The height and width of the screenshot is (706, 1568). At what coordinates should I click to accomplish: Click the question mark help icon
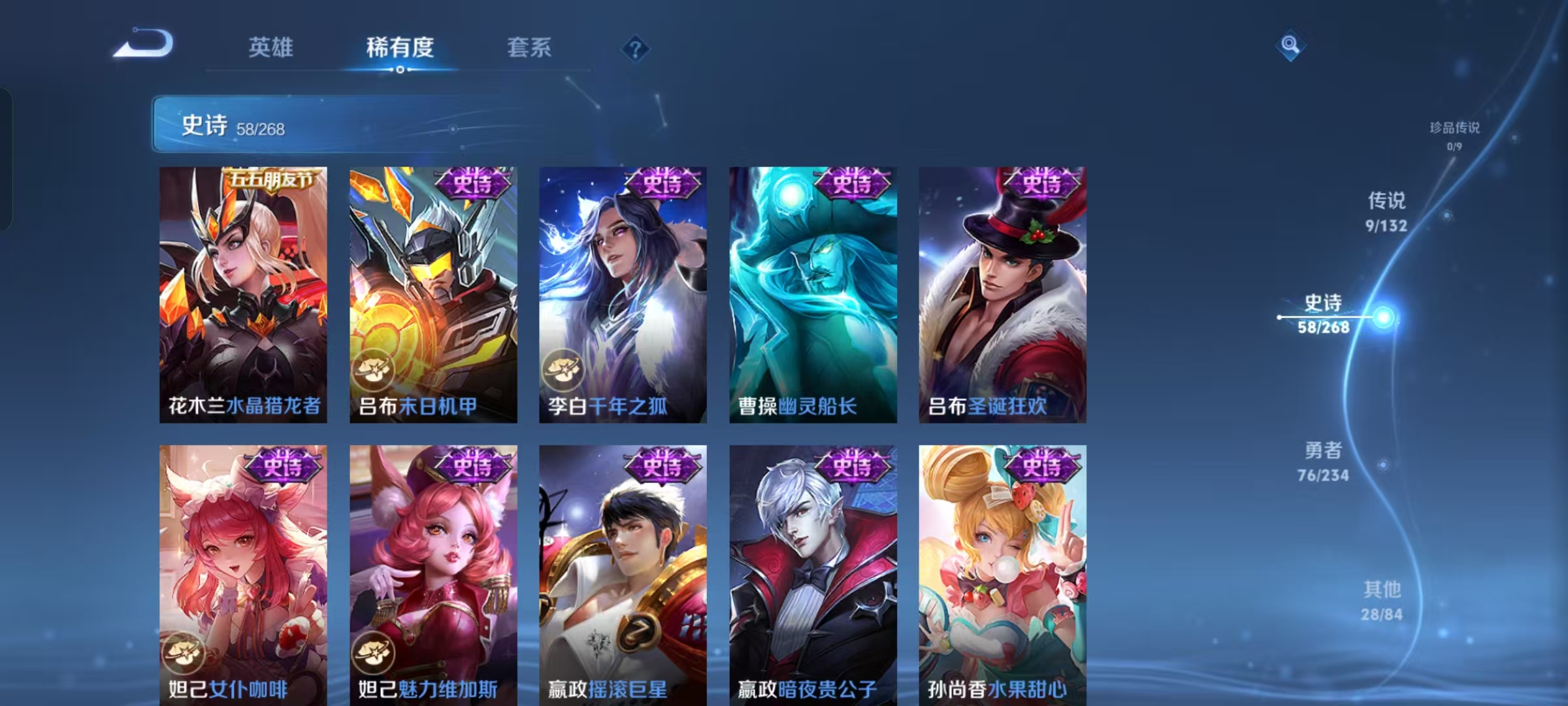635,49
